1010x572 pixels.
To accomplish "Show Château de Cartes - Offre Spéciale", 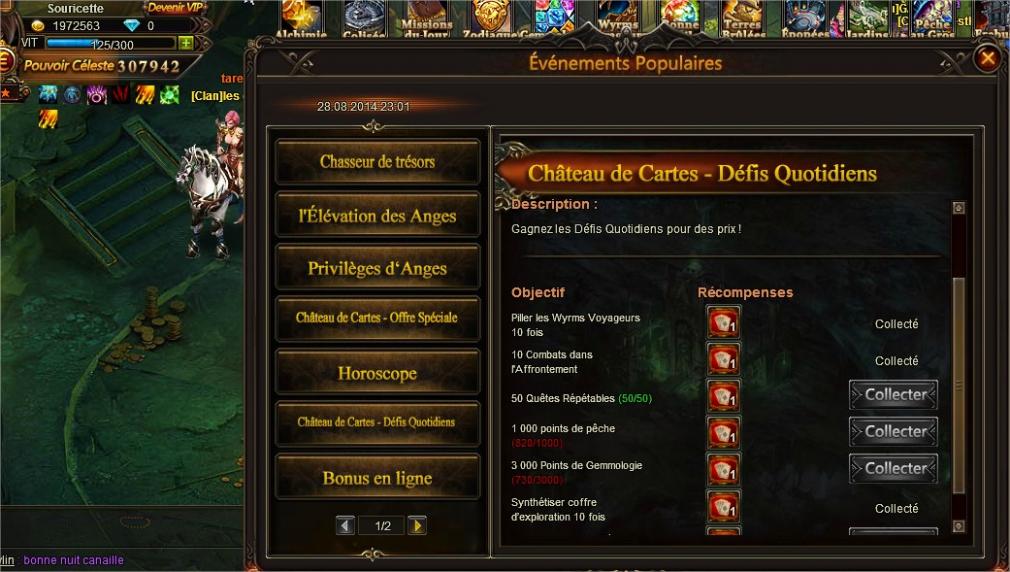I will point(377,318).
